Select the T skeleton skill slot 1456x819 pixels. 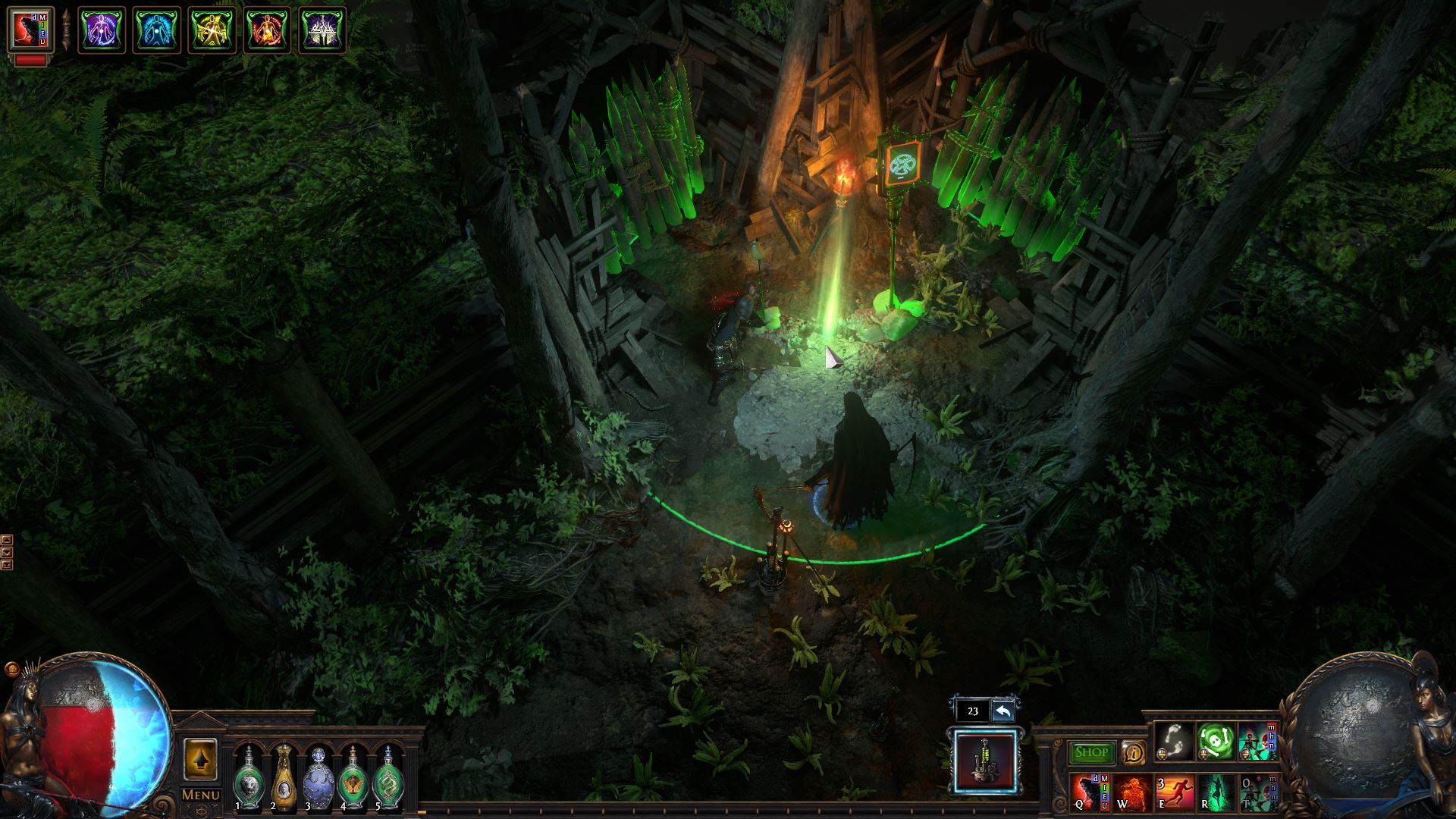pyautogui.click(x=1257, y=792)
